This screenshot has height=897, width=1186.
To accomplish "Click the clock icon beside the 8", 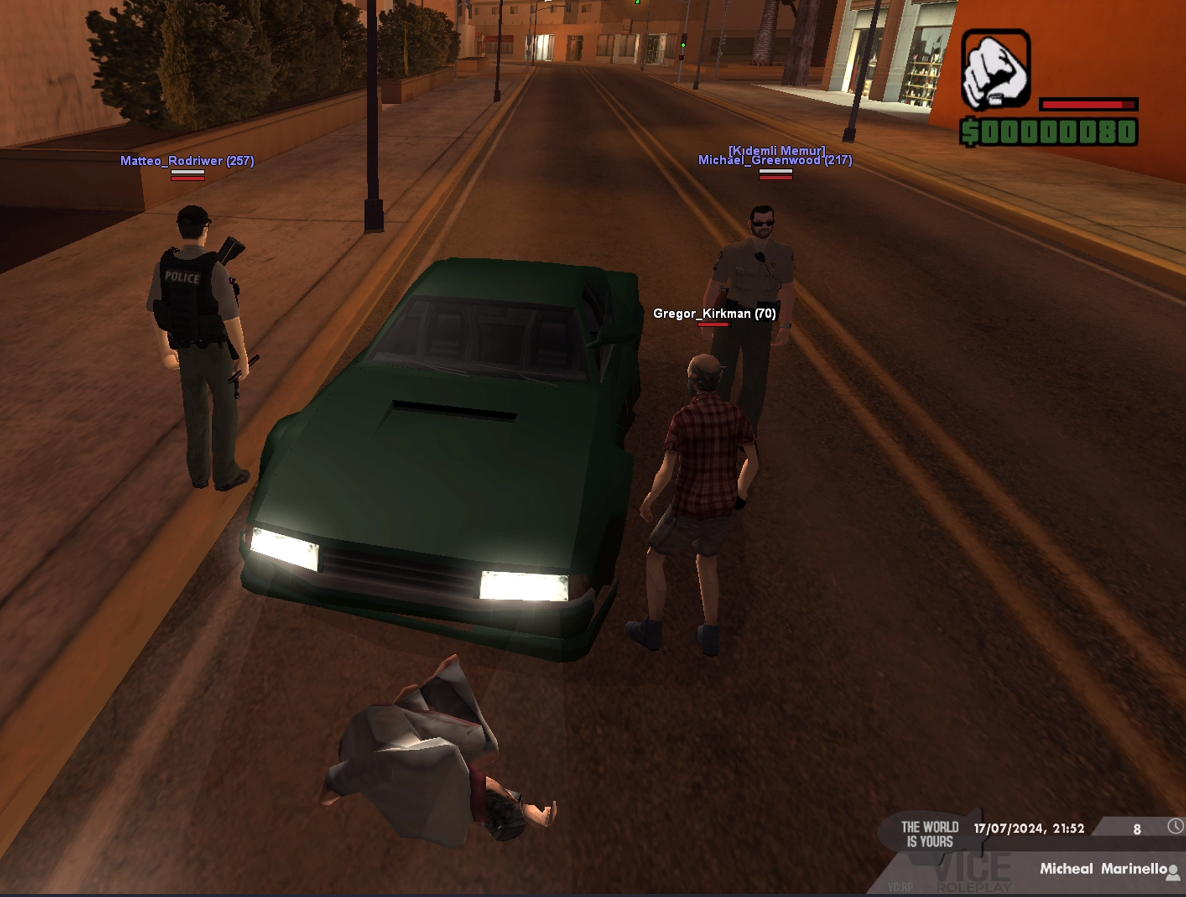I will [x=1175, y=826].
